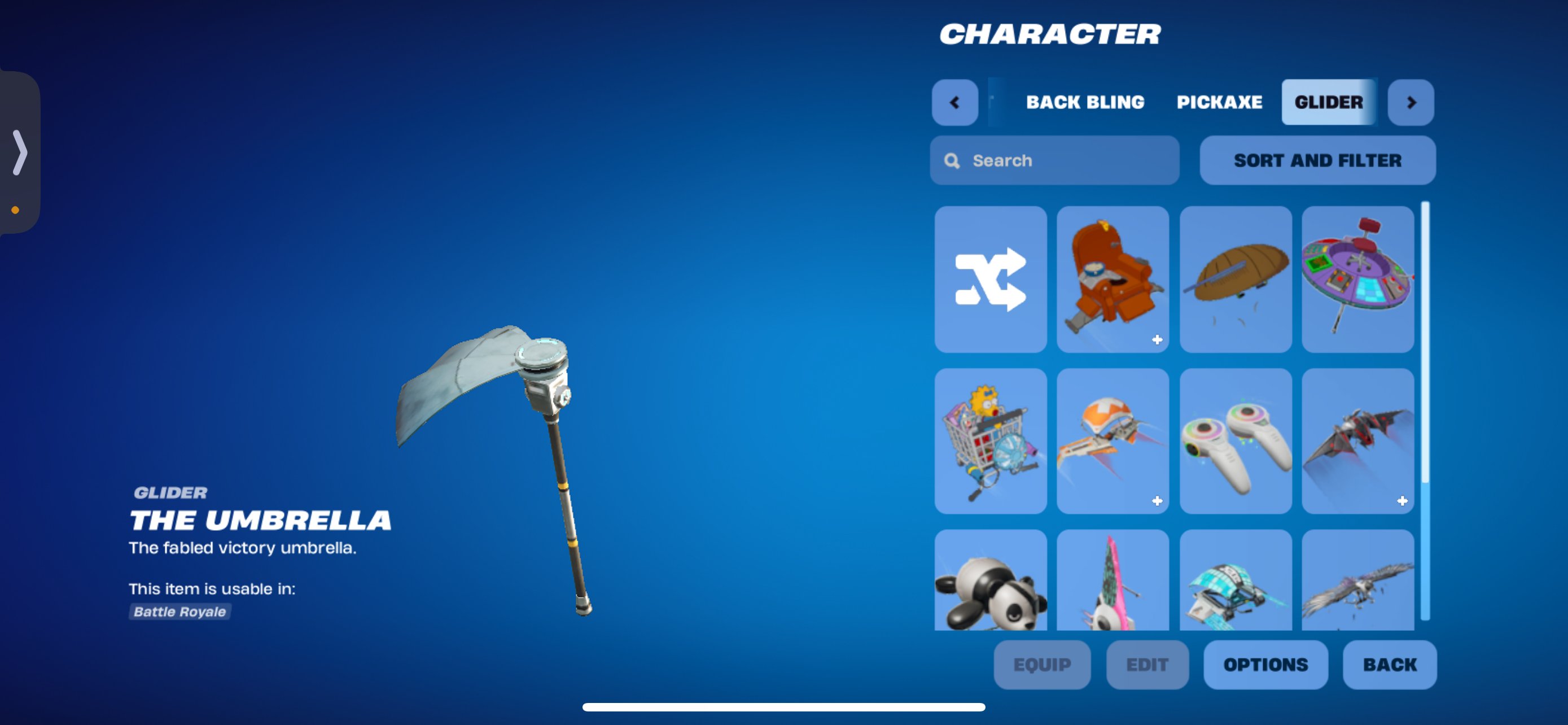Advance to next category with right arrow
1568x725 pixels.
[x=1411, y=102]
